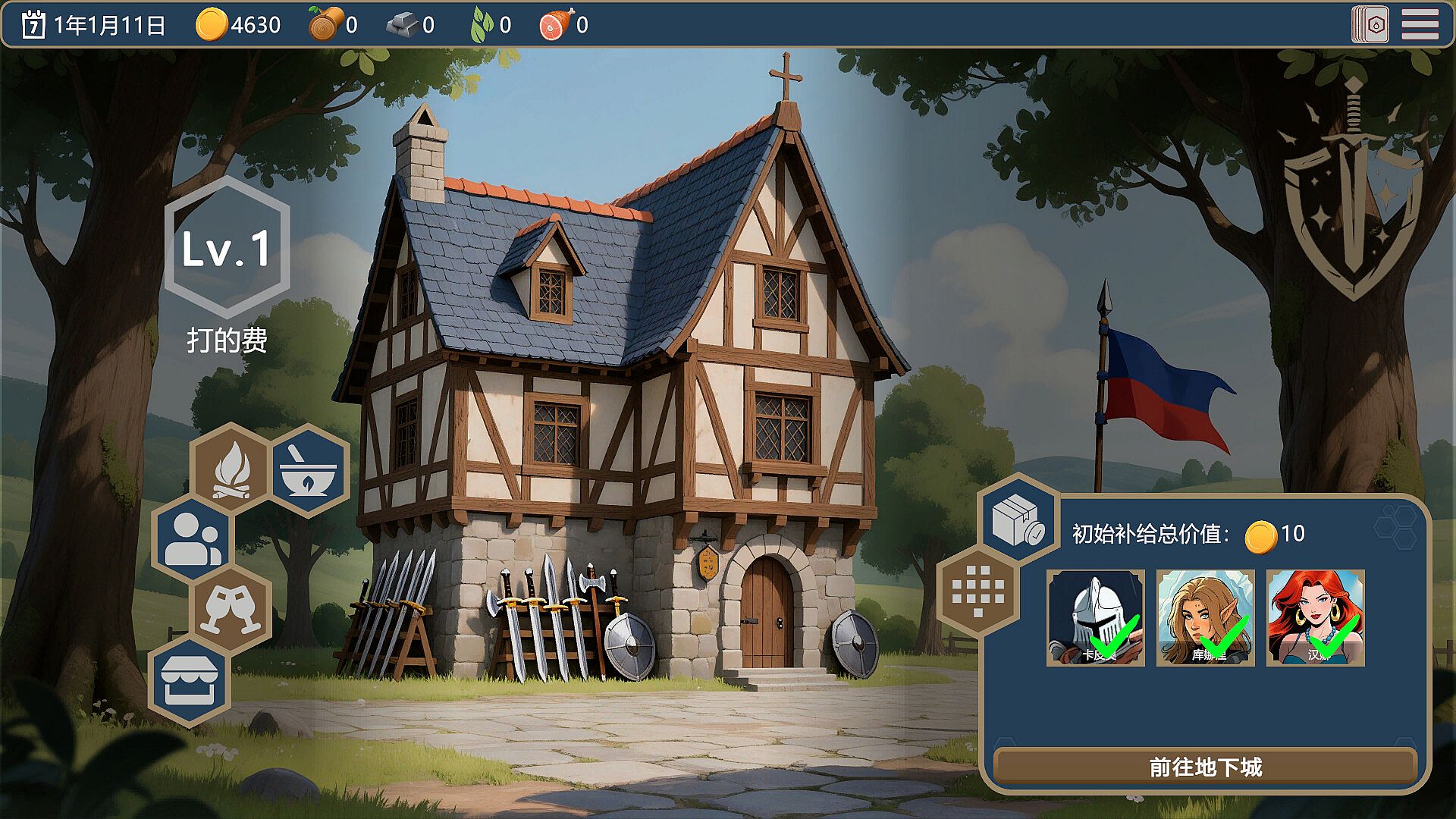Open the card deck icon

1370,25
